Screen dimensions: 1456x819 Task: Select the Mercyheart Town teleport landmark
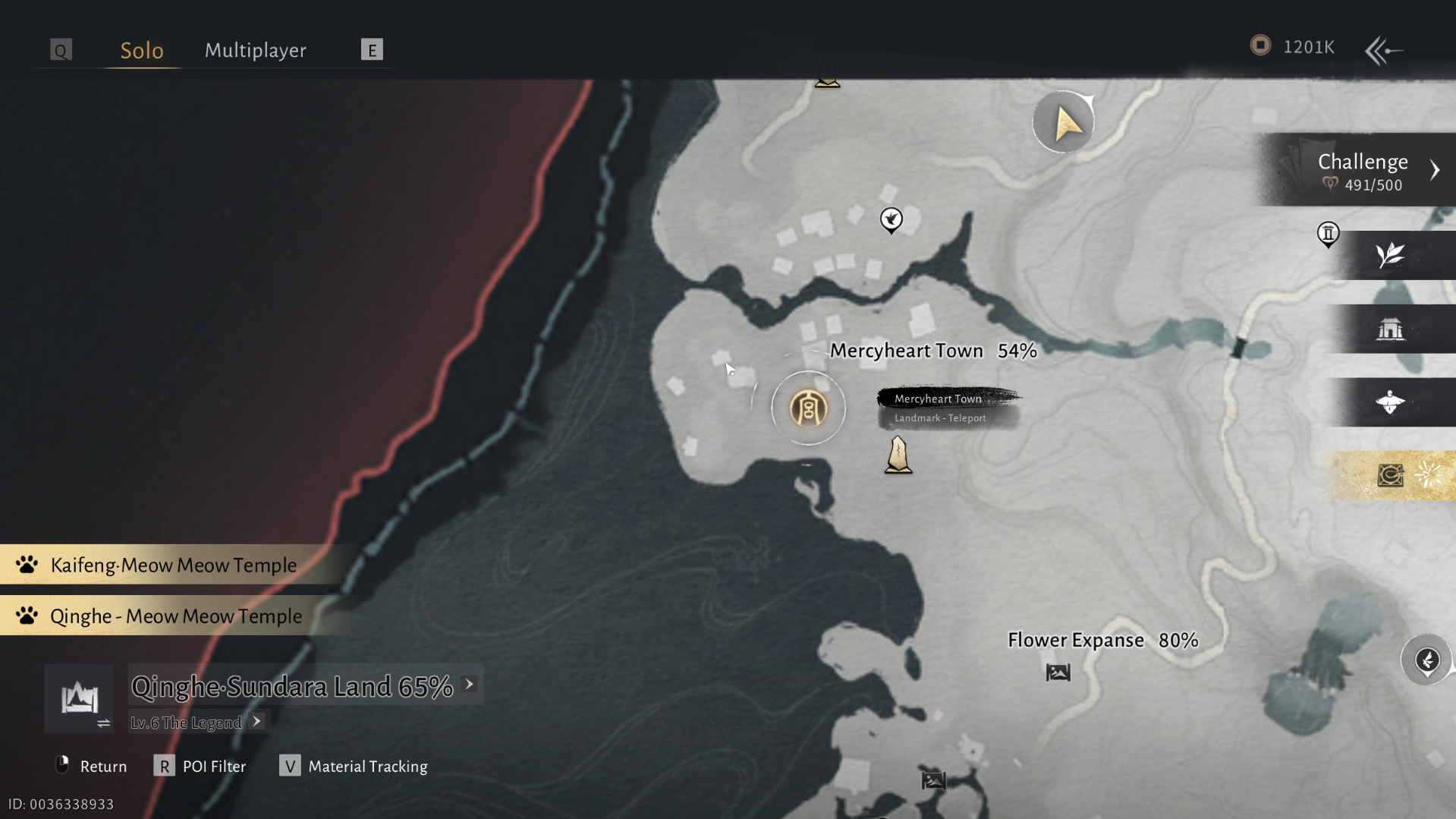click(x=808, y=408)
